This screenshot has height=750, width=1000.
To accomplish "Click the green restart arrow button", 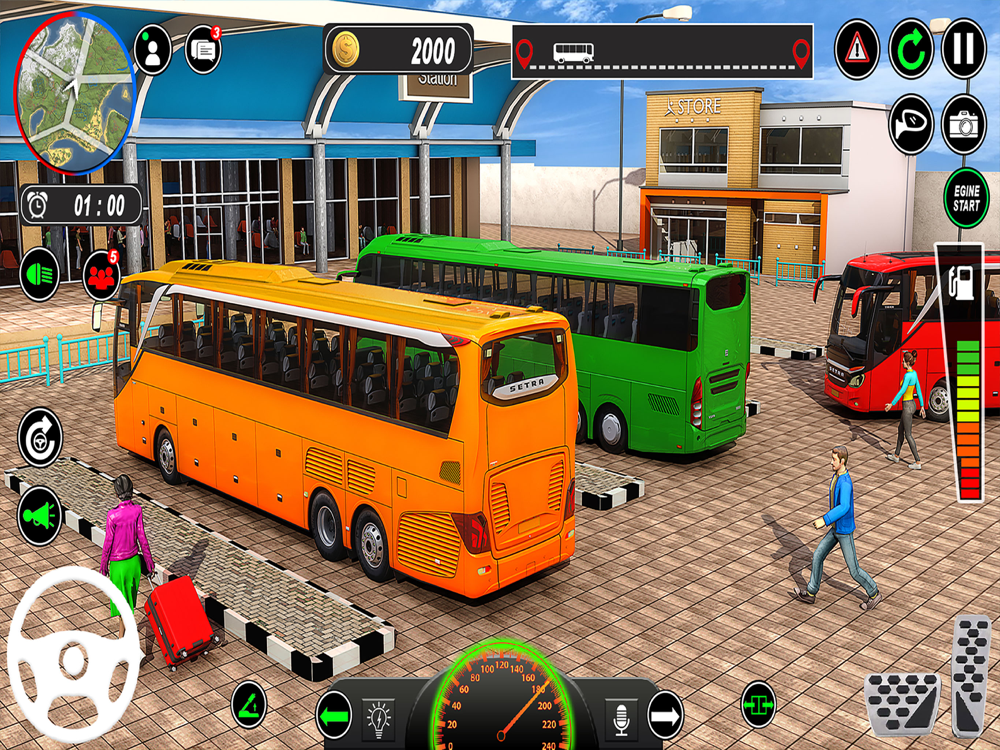I will (911, 49).
